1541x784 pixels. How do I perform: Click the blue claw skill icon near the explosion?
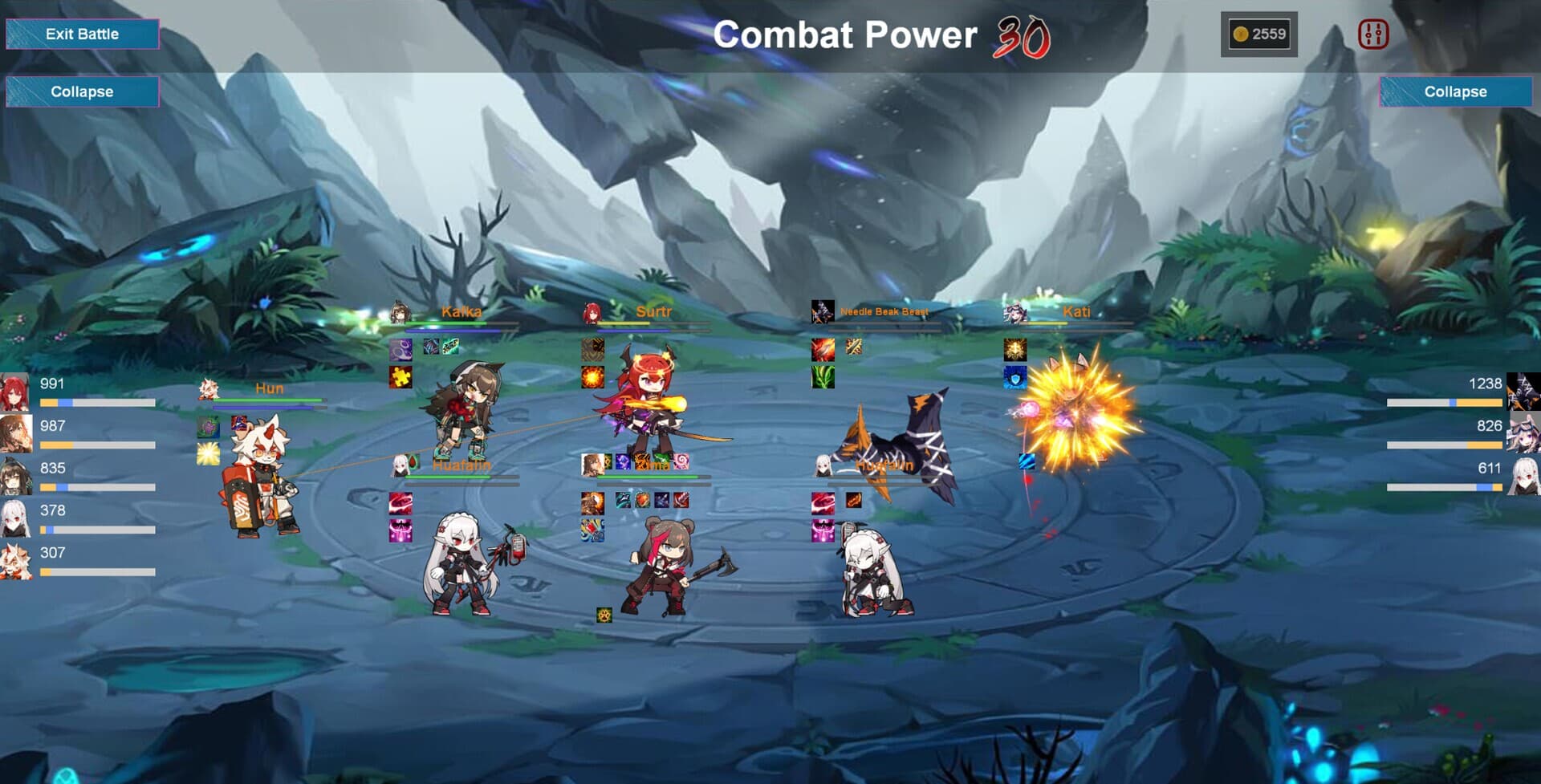[x=1027, y=461]
